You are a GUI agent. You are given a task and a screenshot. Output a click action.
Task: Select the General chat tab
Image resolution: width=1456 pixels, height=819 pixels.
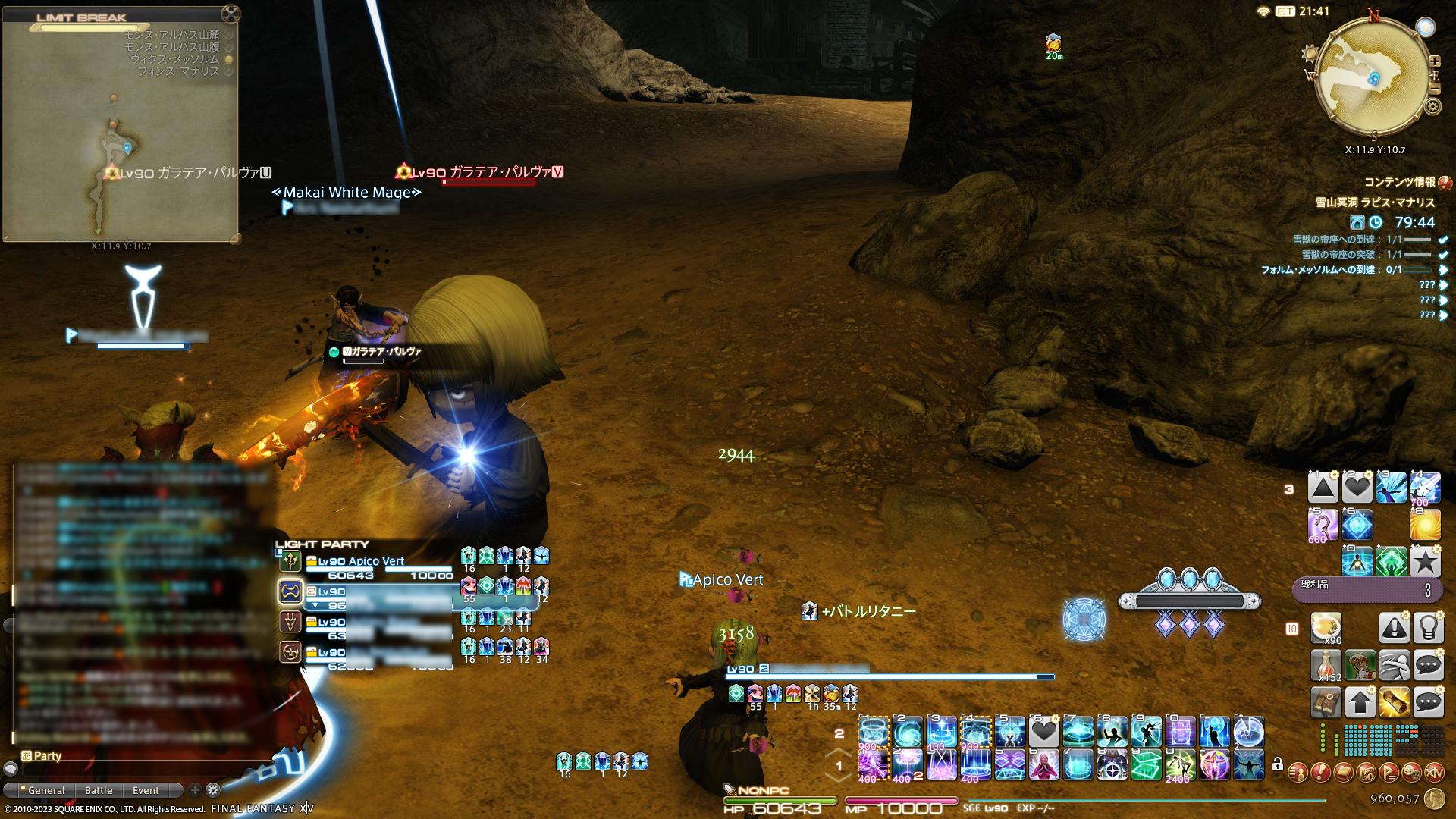[45, 790]
